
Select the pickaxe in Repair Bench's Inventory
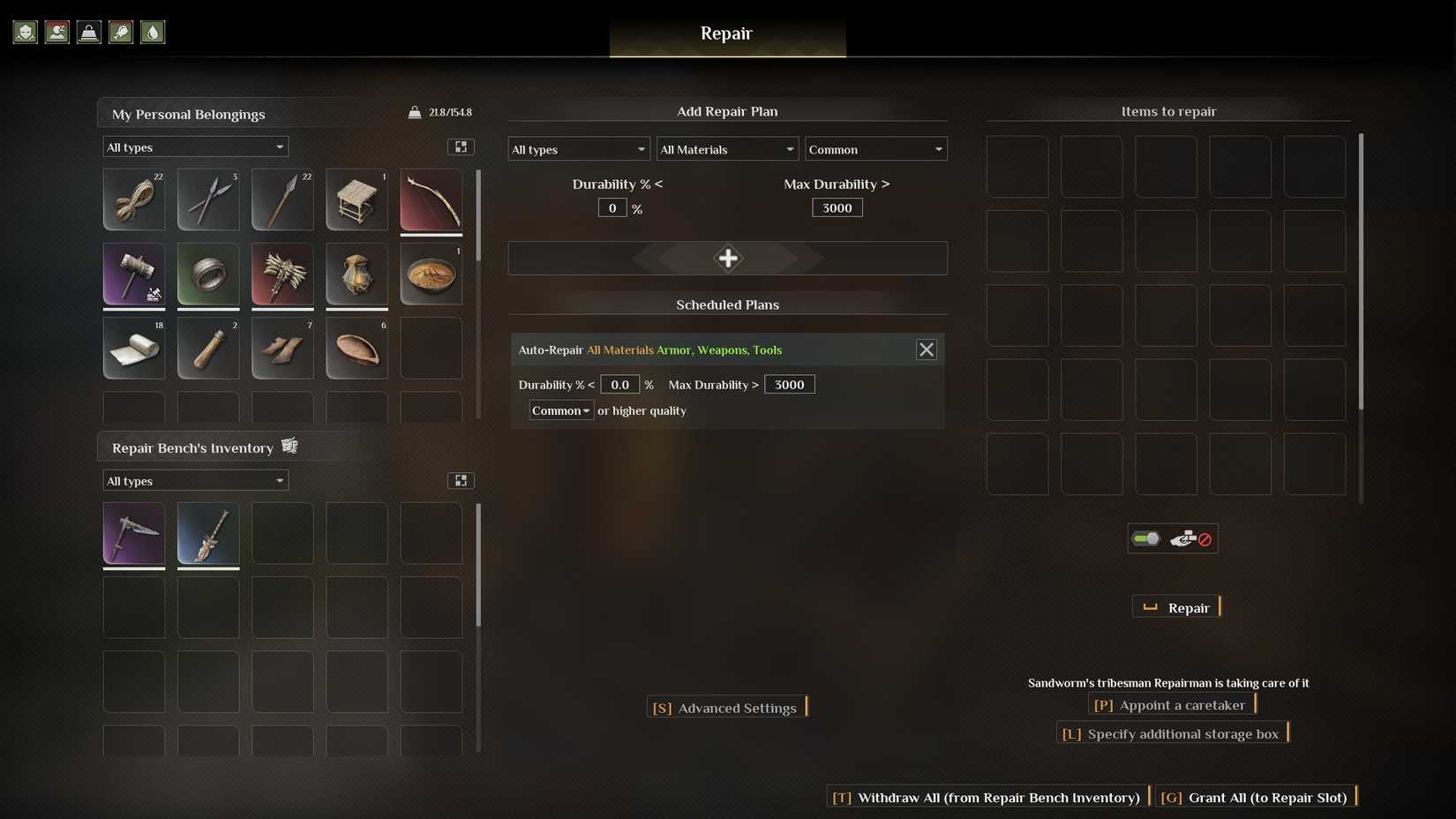(x=133, y=534)
